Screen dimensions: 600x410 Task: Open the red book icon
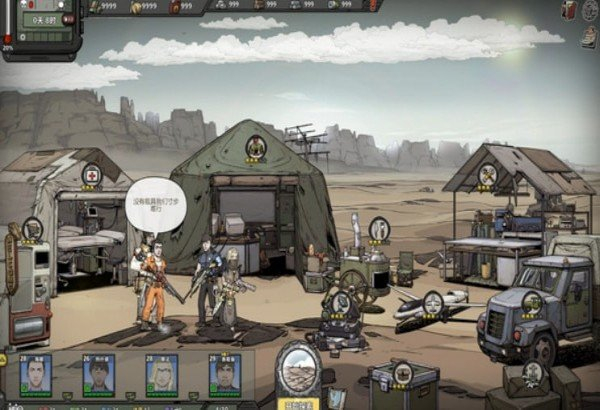(x=569, y=10)
